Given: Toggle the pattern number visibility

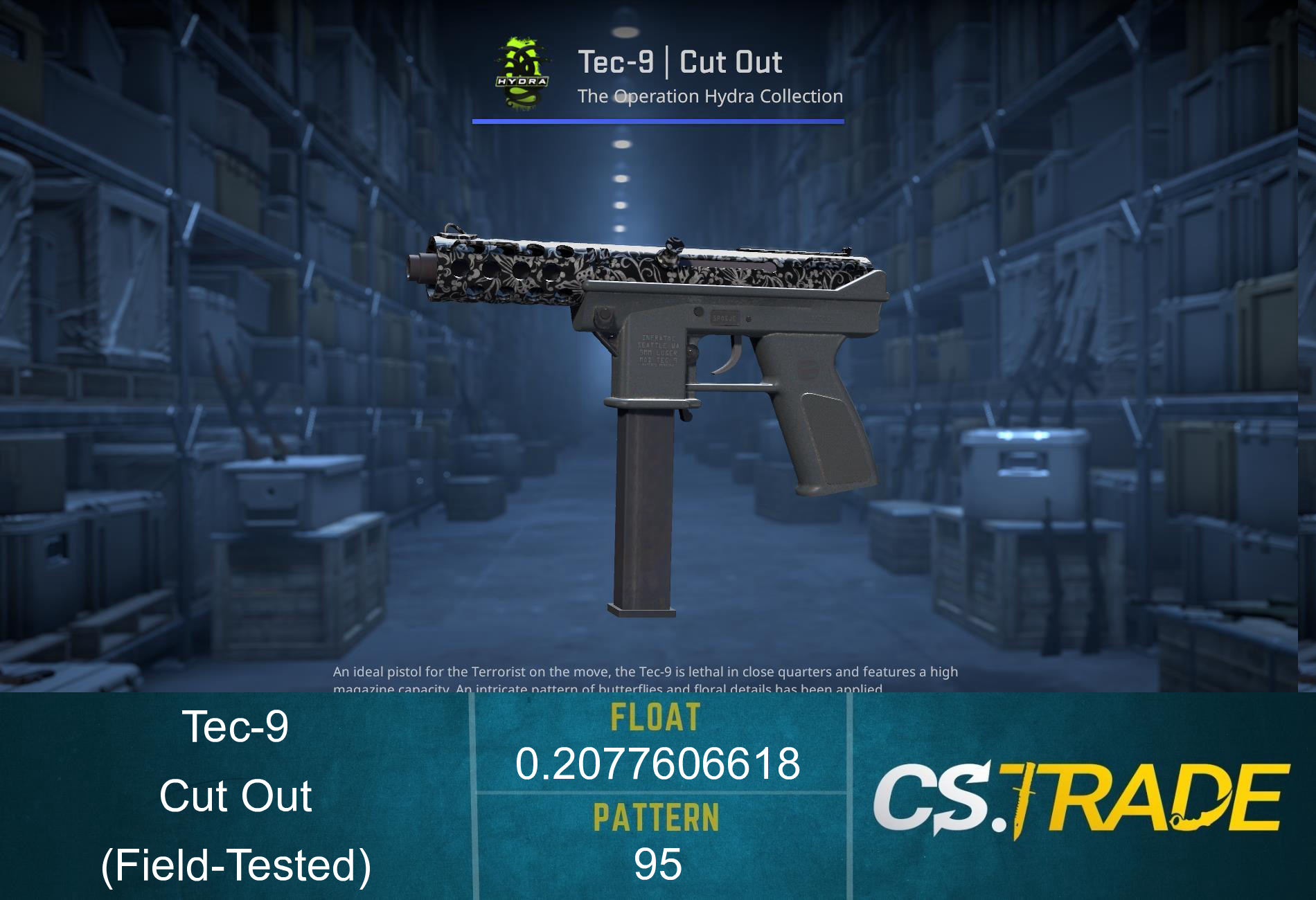Looking at the screenshot, I should (x=657, y=862).
